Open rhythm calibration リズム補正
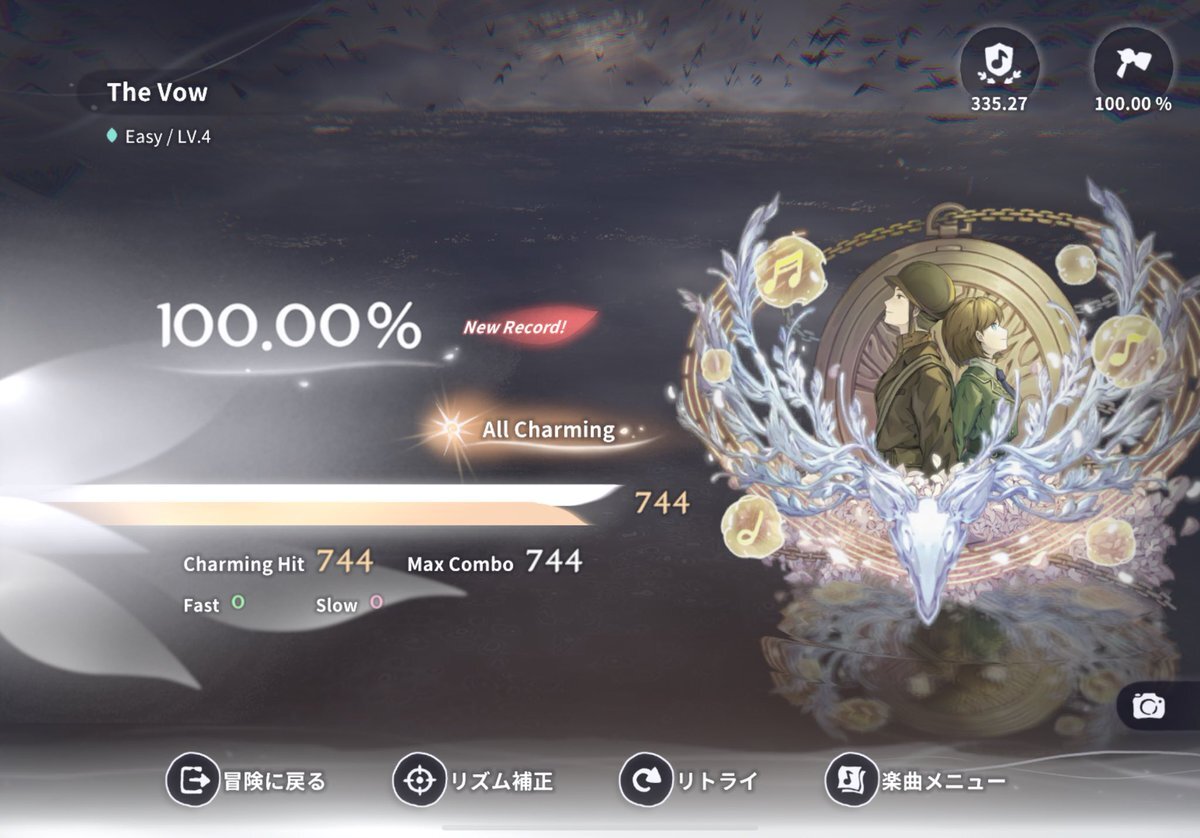Image resolution: width=1200 pixels, height=838 pixels. click(473, 780)
